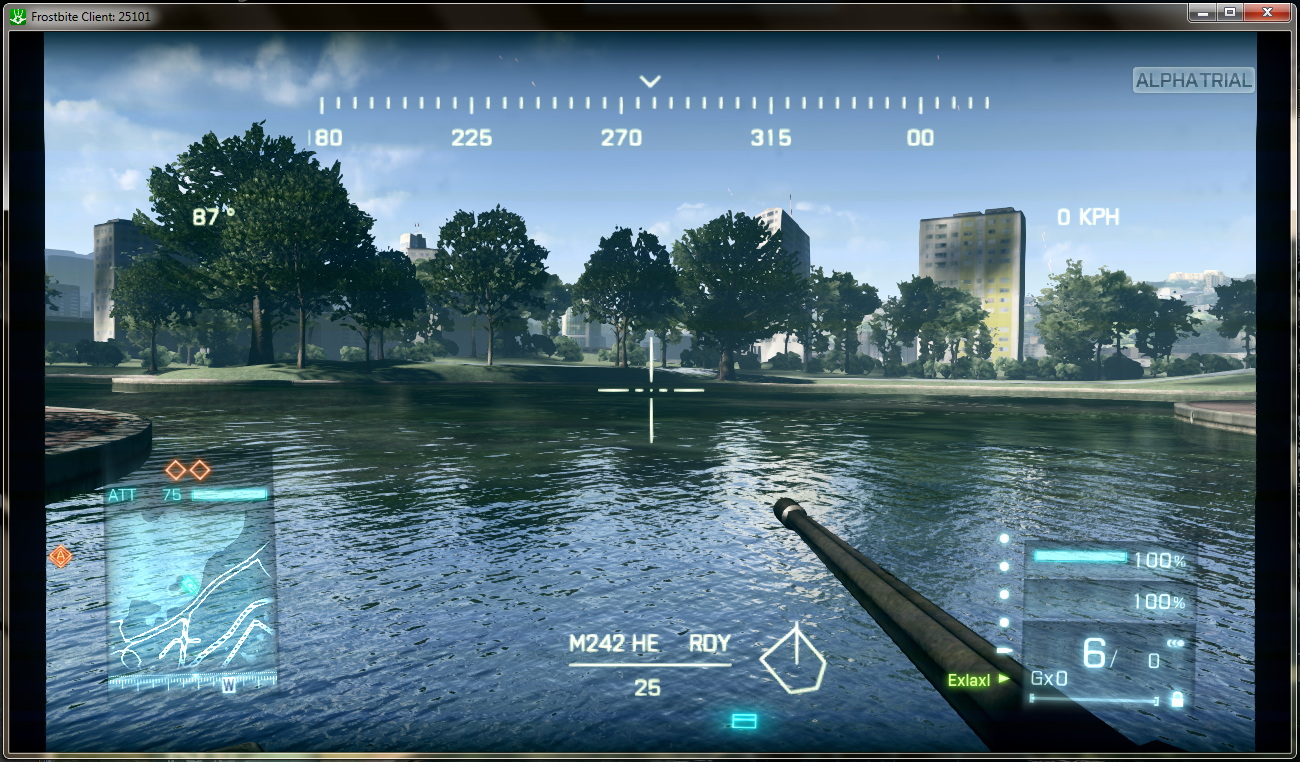Image resolution: width=1300 pixels, height=762 pixels.
Task: Click the cyan vehicle seat icon
Action: pos(744,721)
